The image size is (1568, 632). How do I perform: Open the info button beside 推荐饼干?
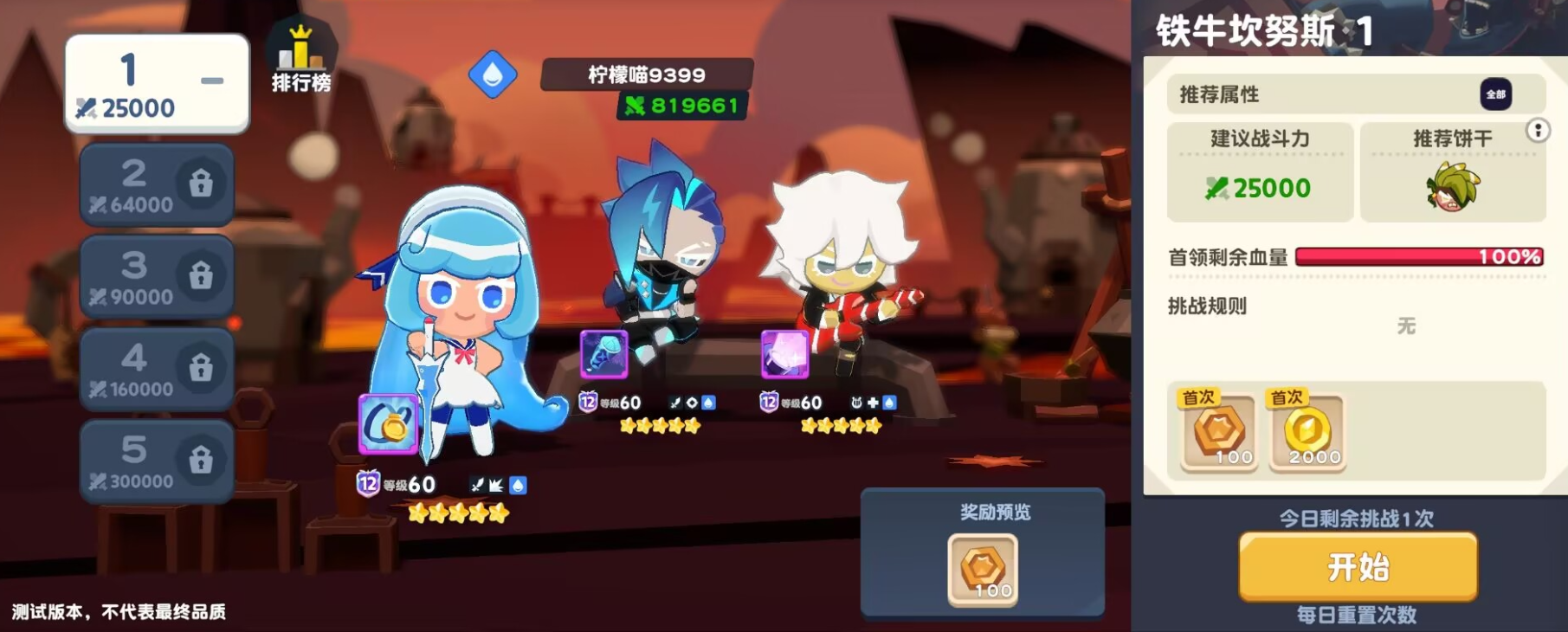coord(1537,130)
